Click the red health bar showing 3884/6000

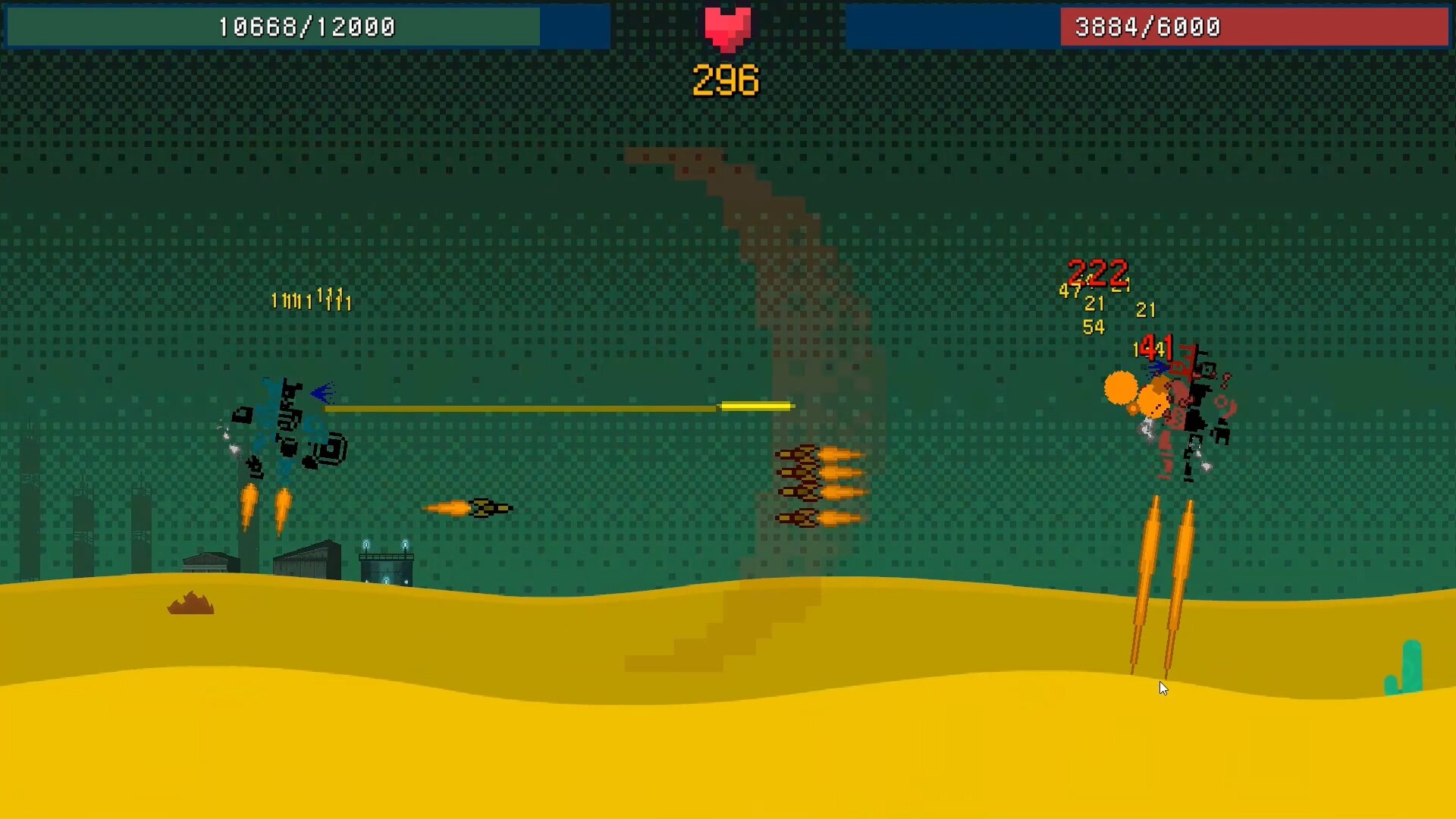pyautogui.click(x=1255, y=27)
